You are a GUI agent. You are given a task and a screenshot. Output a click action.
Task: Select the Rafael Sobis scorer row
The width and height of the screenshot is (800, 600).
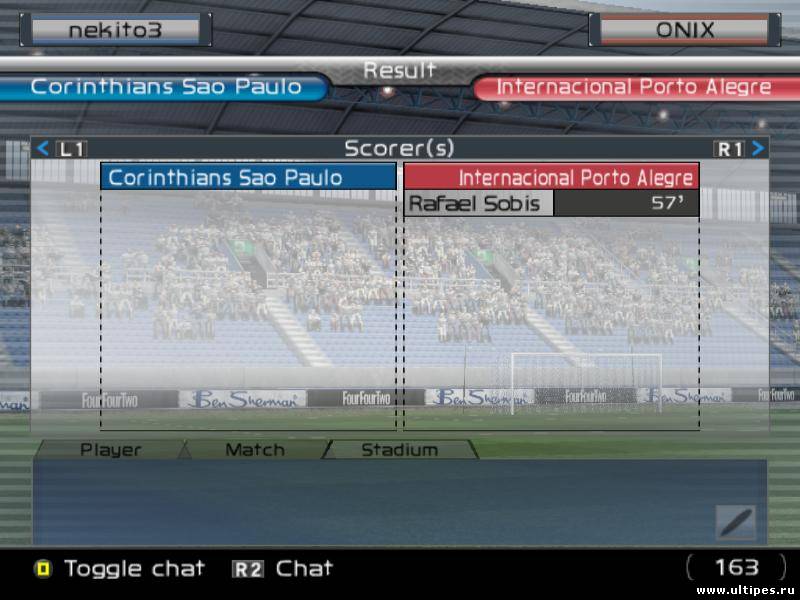[x=551, y=204]
